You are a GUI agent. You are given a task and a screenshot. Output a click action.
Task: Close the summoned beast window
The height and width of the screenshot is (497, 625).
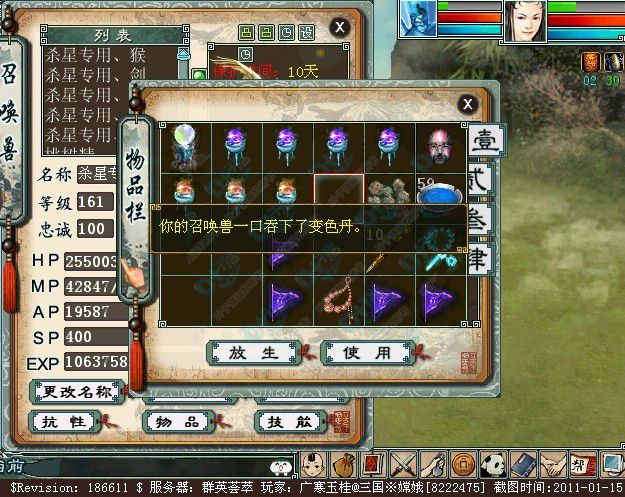click(x=340, y=27)
